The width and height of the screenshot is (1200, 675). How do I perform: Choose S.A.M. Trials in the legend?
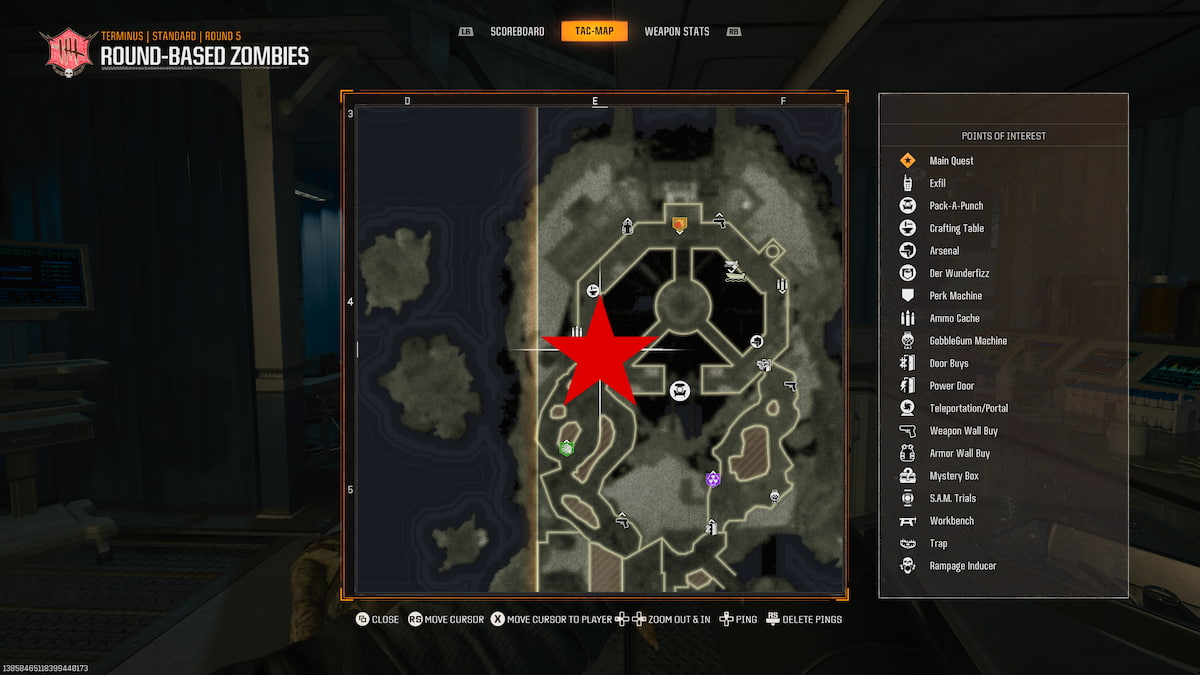click(952, 498)
